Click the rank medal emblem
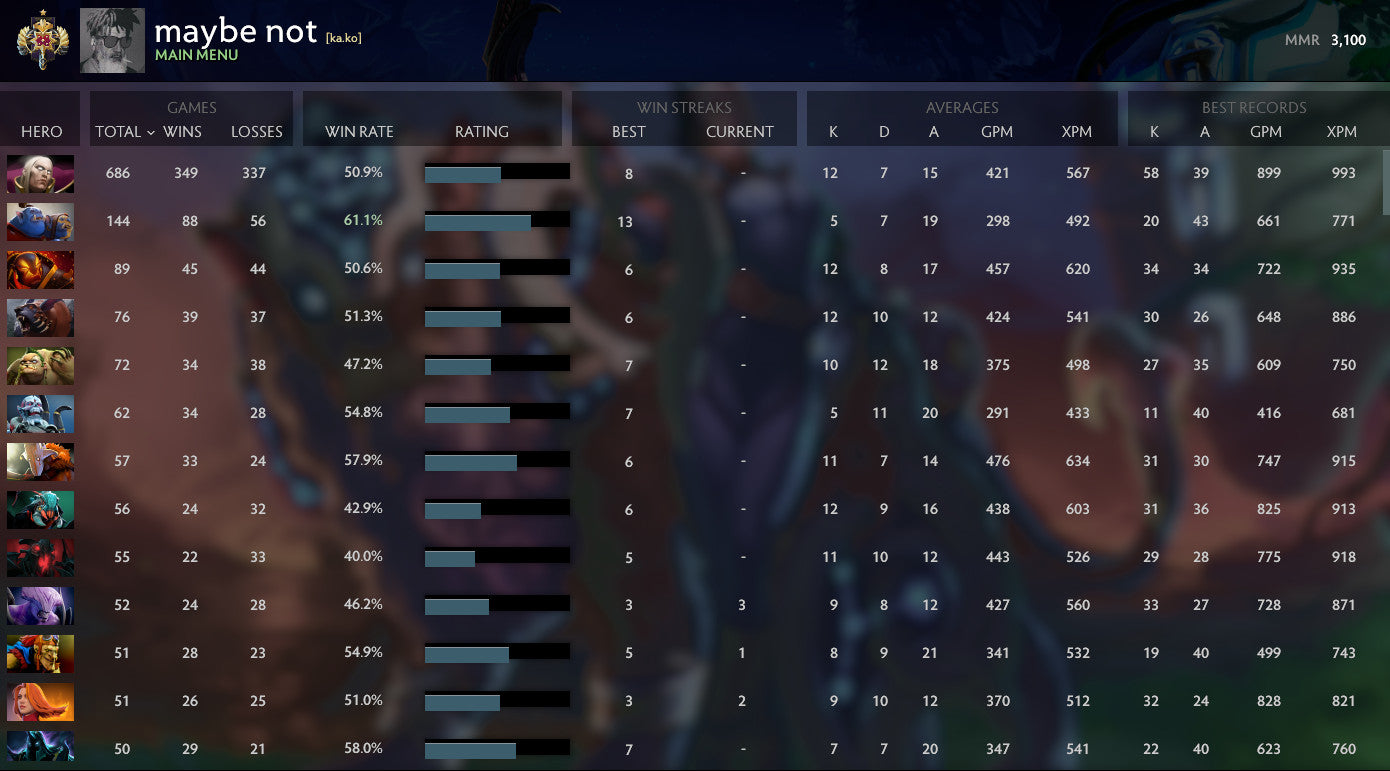The image size is (1390, 771). 40,40
